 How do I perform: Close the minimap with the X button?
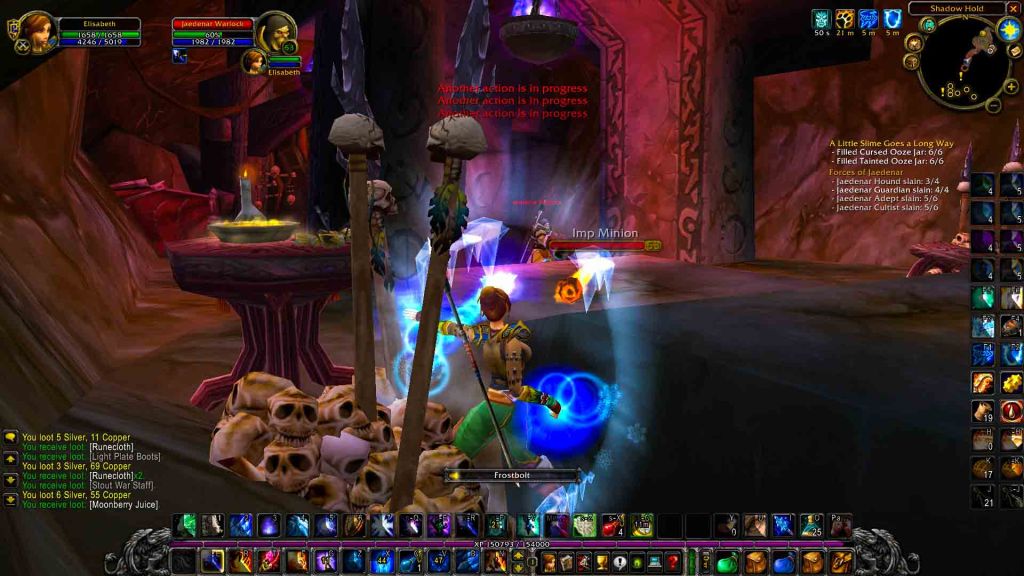[1014, 9]
